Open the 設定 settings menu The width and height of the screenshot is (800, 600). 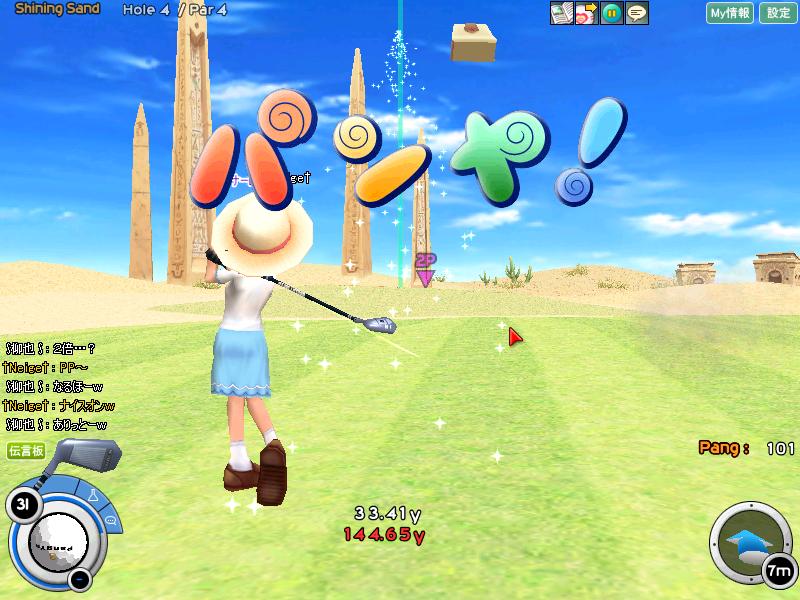[x=779, y=13]
